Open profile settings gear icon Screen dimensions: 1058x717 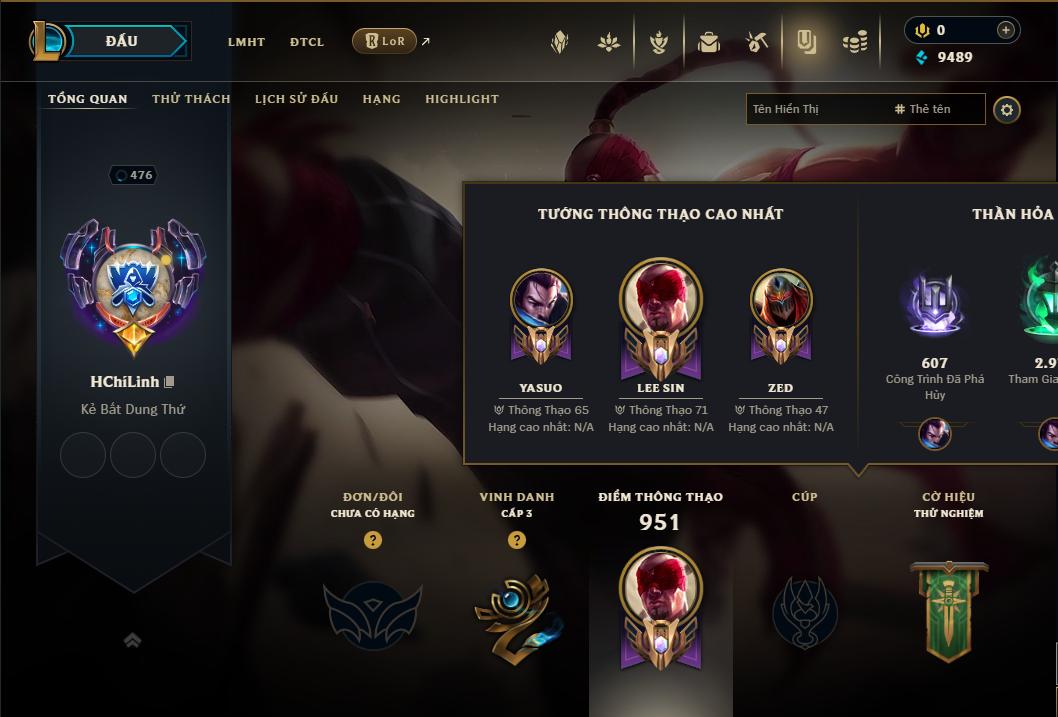(x=1007, y=109)
